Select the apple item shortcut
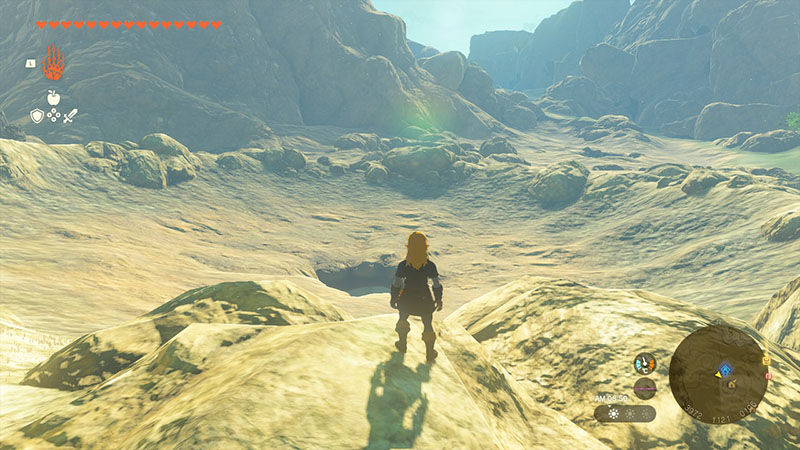 [53, 98]
